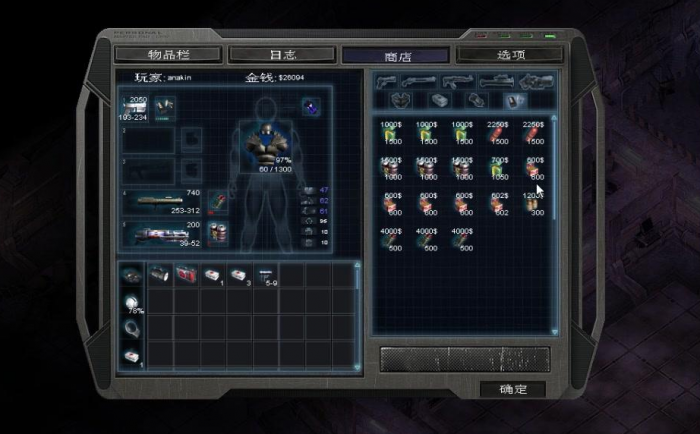This screenshot has height=434, width=700.
Task: Buy the 1200$ ammo item
Action: (532, 203)
